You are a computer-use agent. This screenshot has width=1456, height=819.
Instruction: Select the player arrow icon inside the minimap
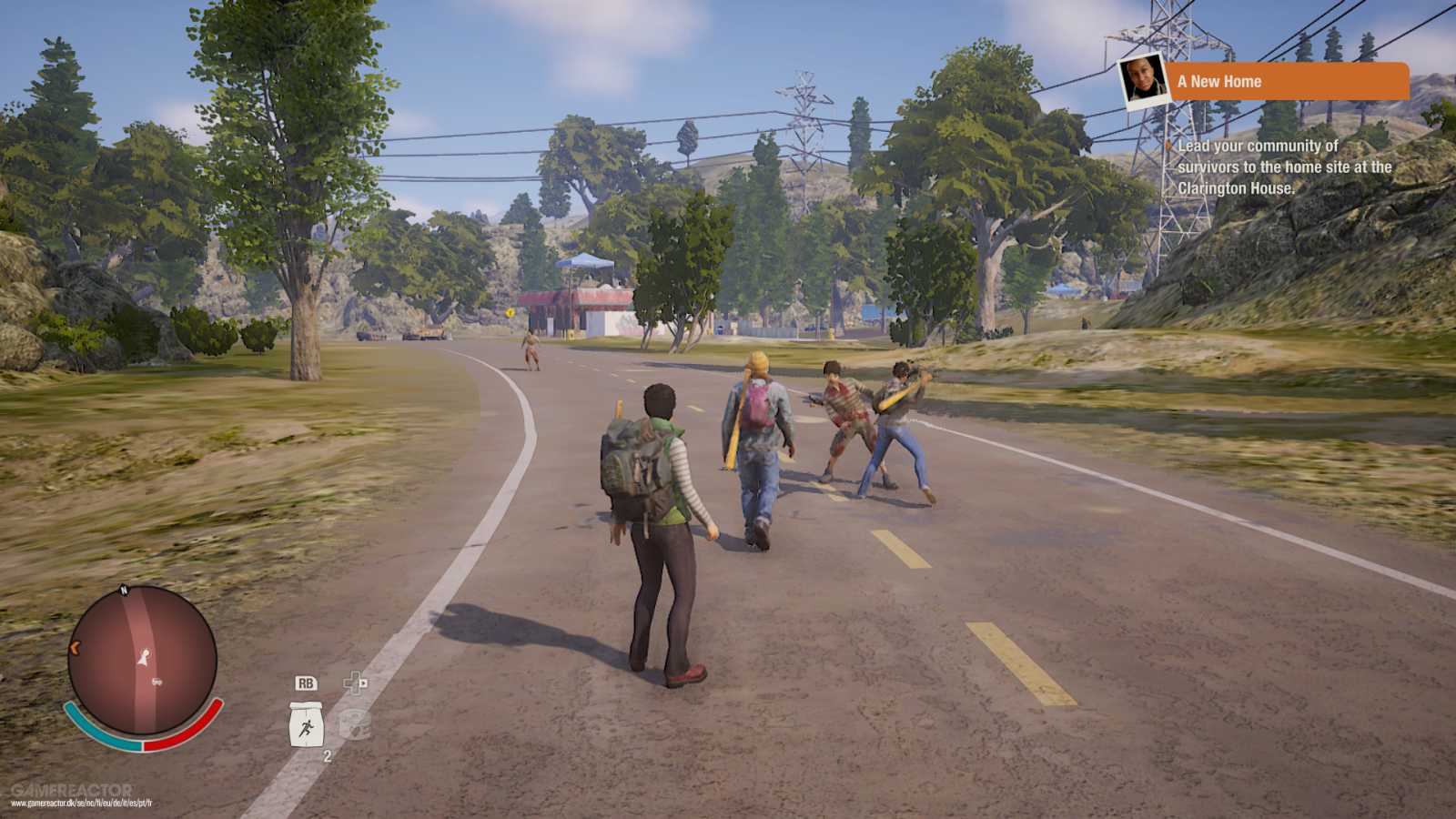click(143, 658)
